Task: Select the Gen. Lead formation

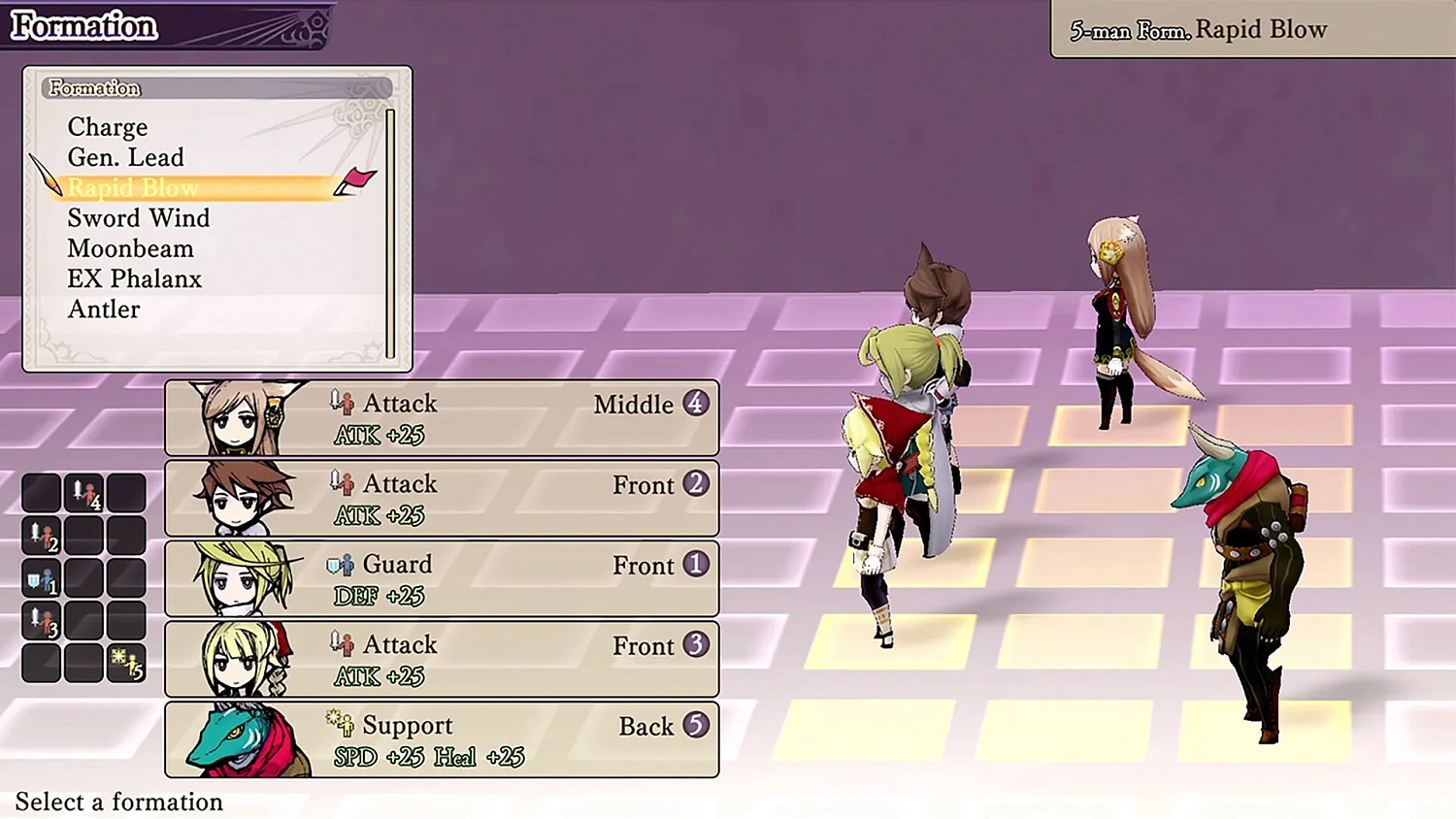Action: (x=125, y=157)
